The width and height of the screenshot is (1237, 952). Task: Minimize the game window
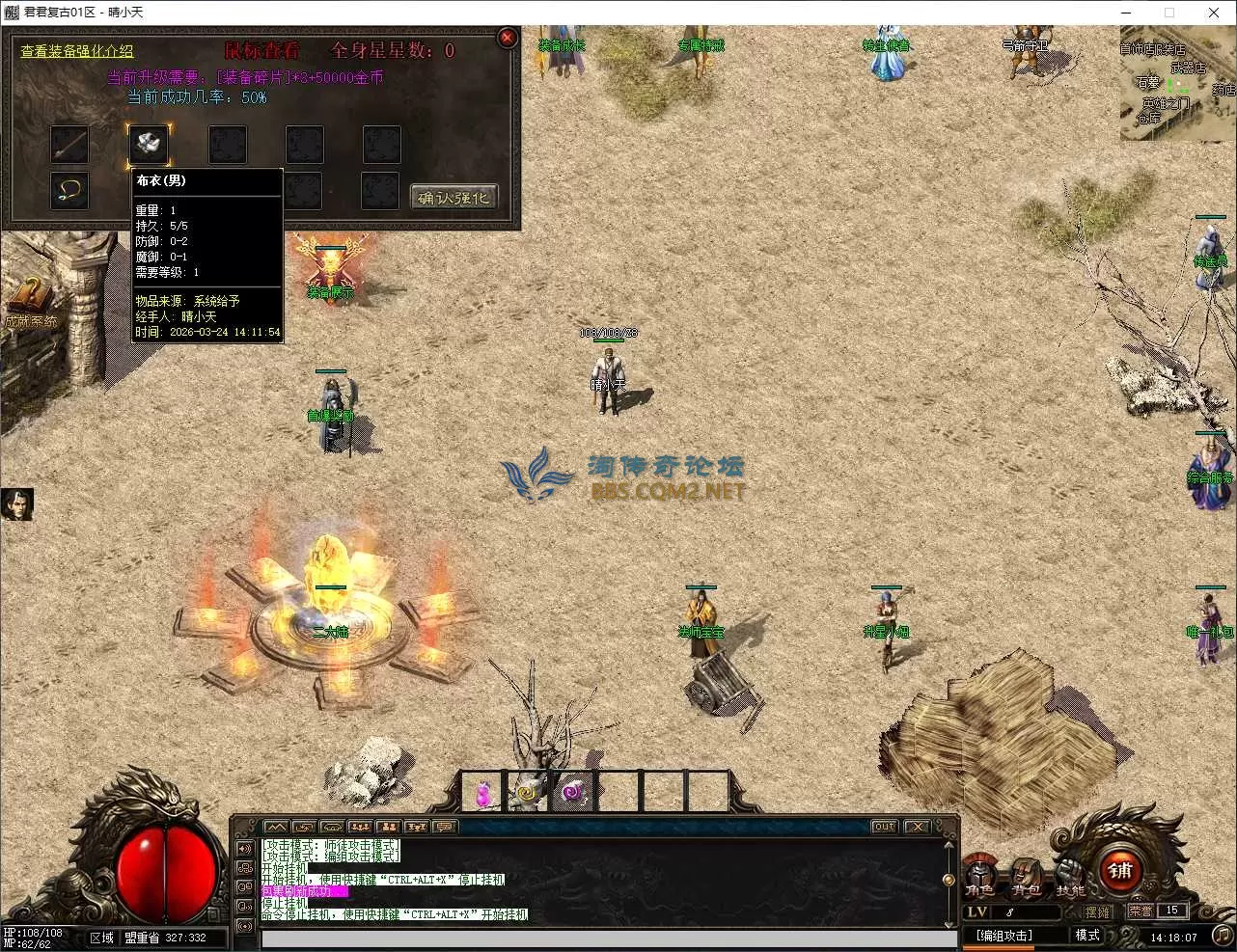click(x=1125, y=13)
